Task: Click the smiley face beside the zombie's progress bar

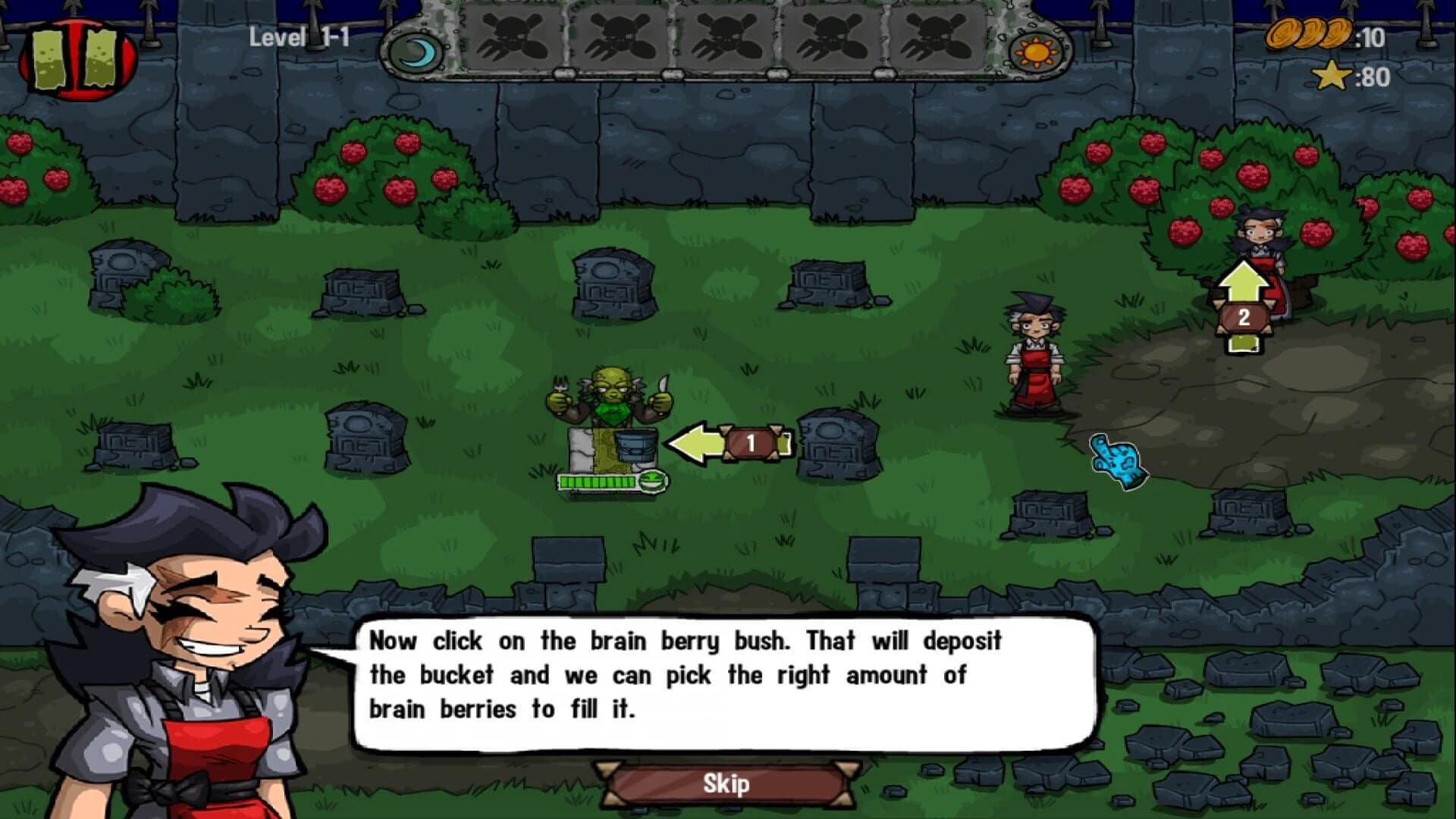Action: [652, 480]
